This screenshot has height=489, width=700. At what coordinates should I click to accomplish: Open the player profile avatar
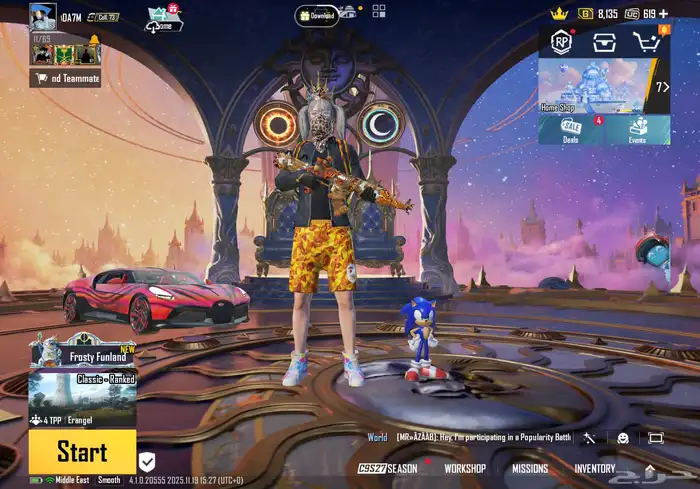click(43, 16)
